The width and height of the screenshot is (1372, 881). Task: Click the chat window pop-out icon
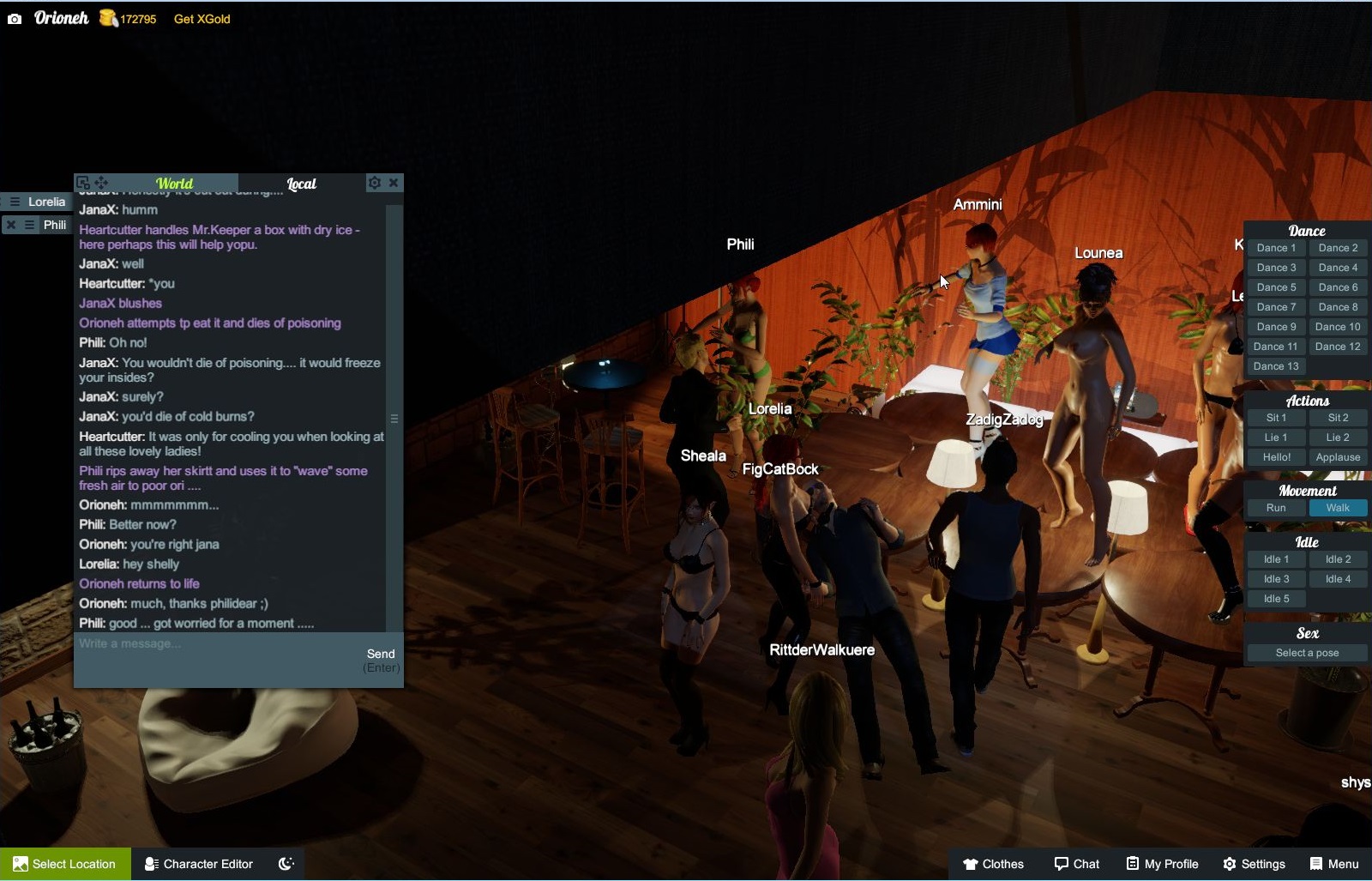click(x=82, y=183)
